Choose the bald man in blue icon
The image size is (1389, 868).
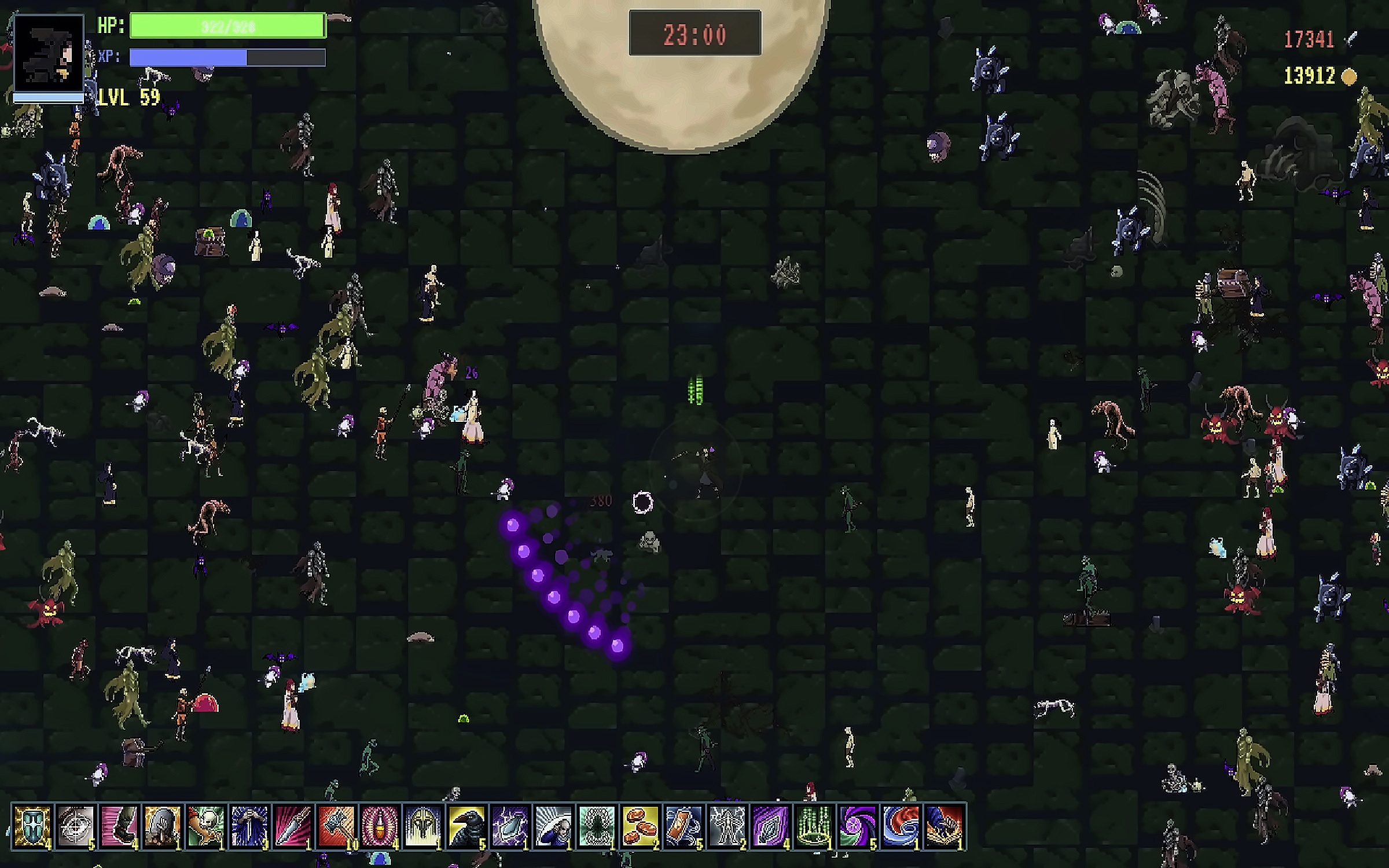point(553,826)
